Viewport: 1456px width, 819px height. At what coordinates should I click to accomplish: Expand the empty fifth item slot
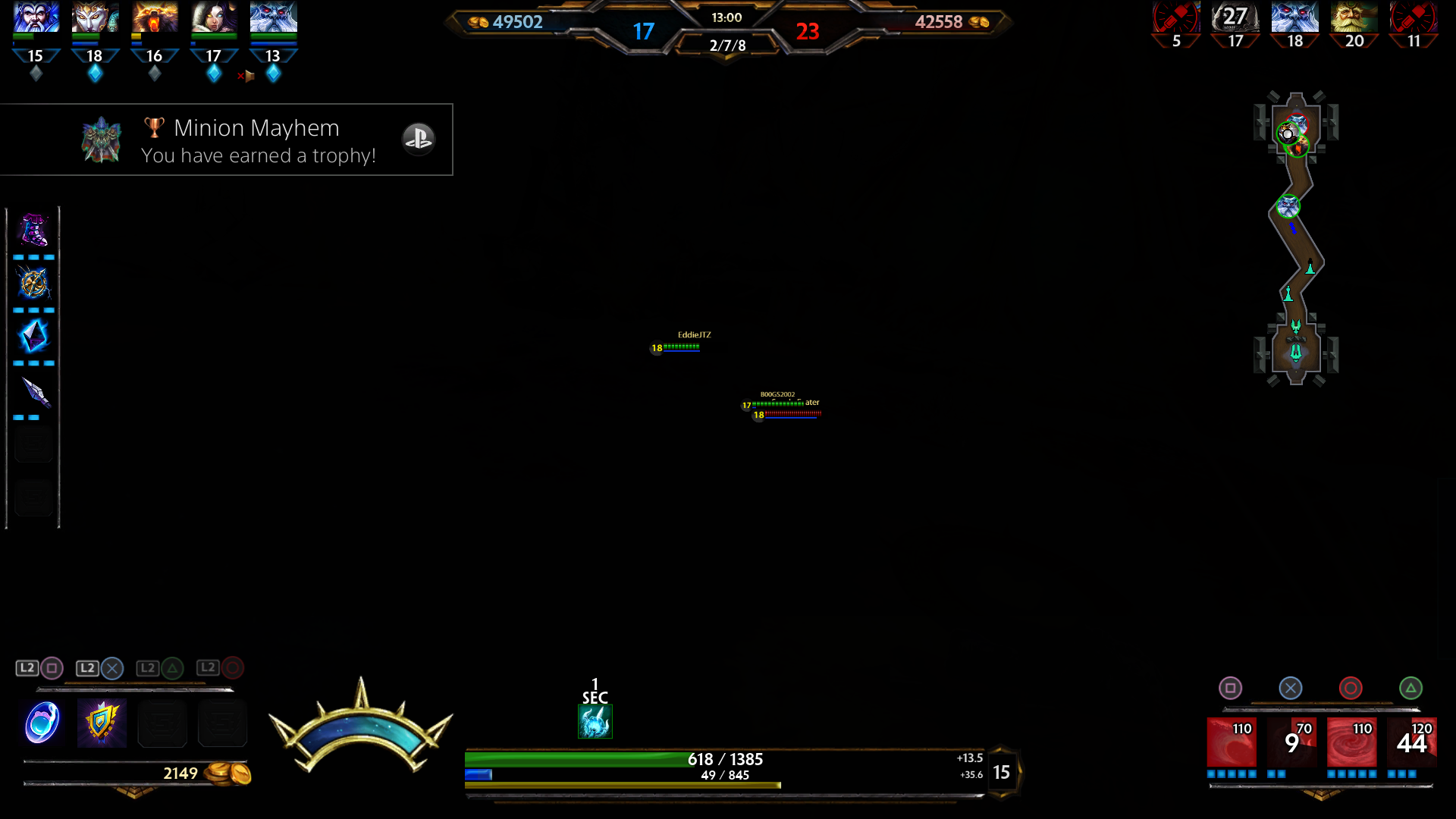(x=33, y=444)
